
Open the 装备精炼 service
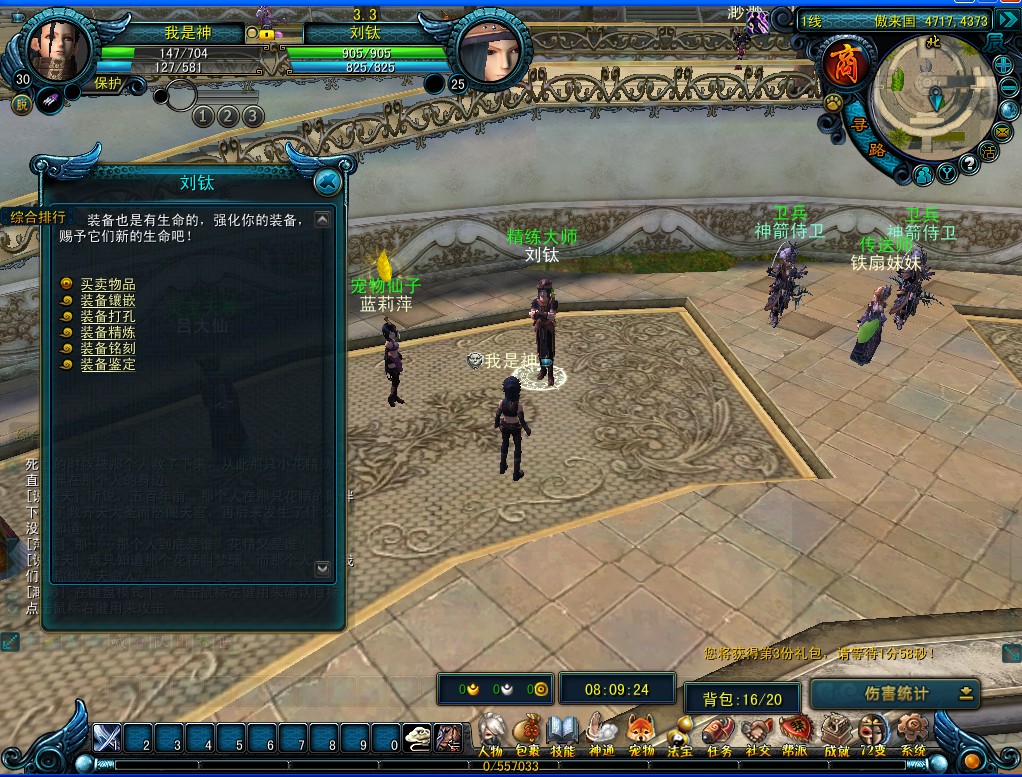[x=107, y=333]
